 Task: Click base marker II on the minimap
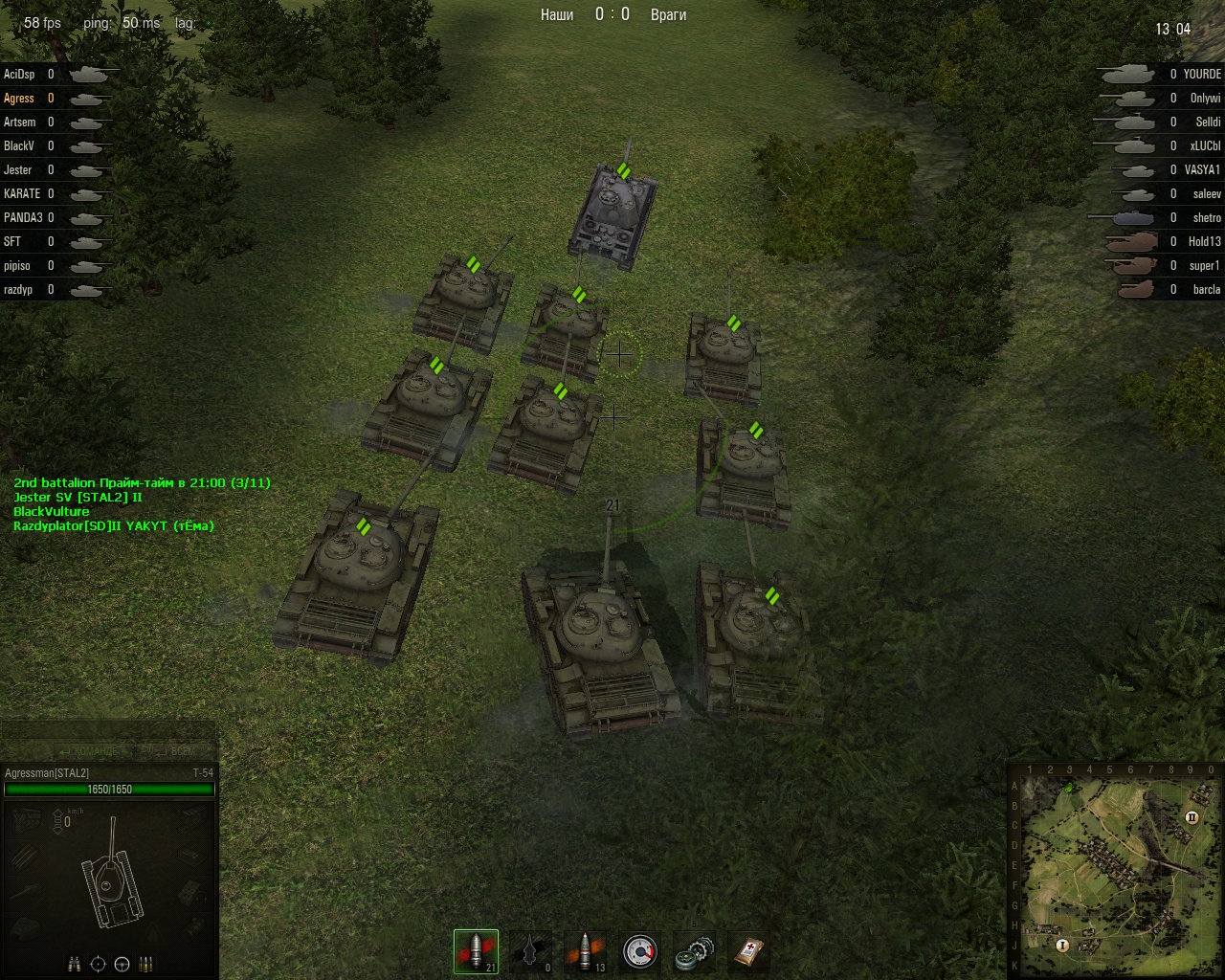[1192, 817]
